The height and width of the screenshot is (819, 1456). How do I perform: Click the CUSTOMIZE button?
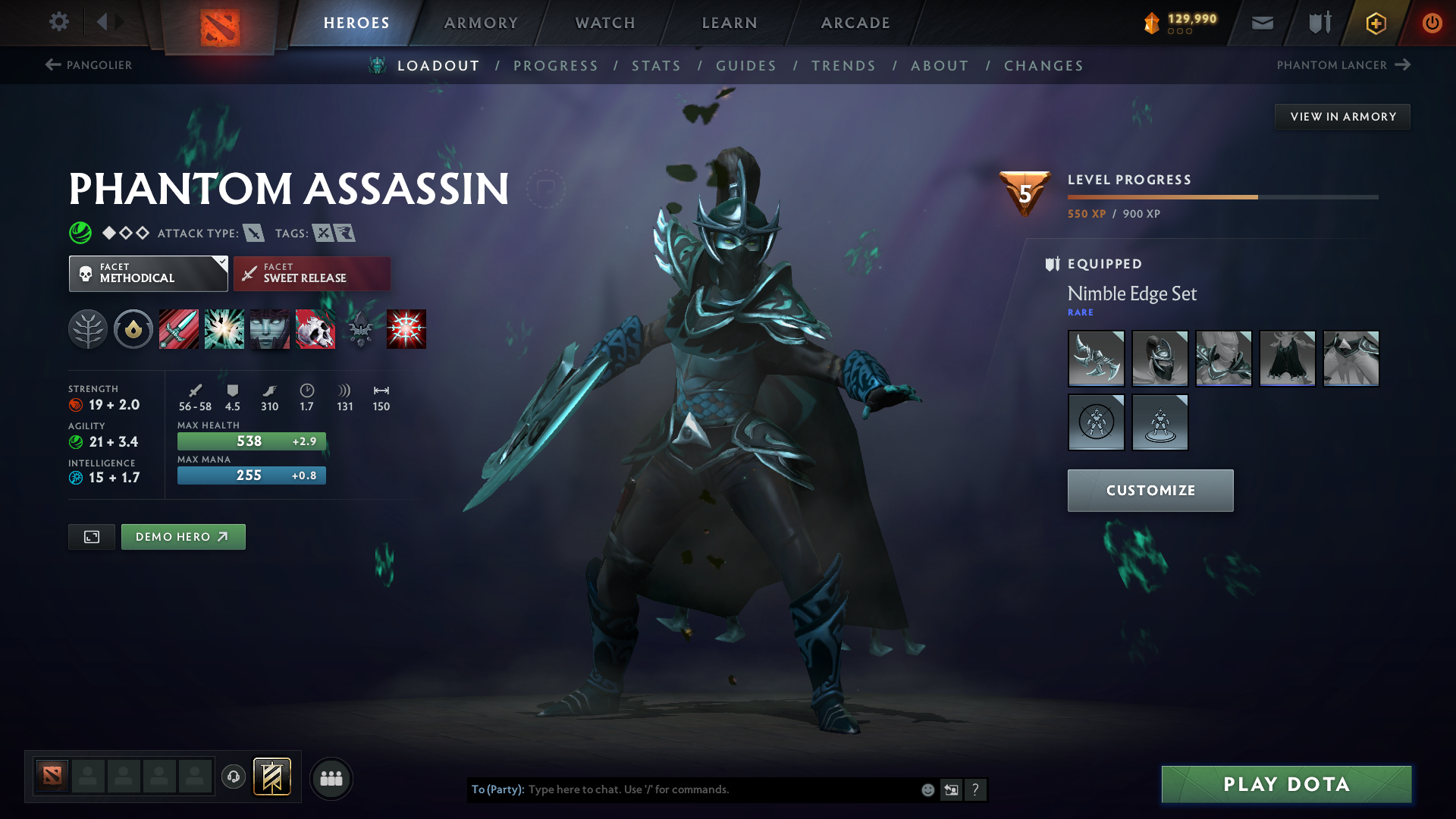[1150, 490]
